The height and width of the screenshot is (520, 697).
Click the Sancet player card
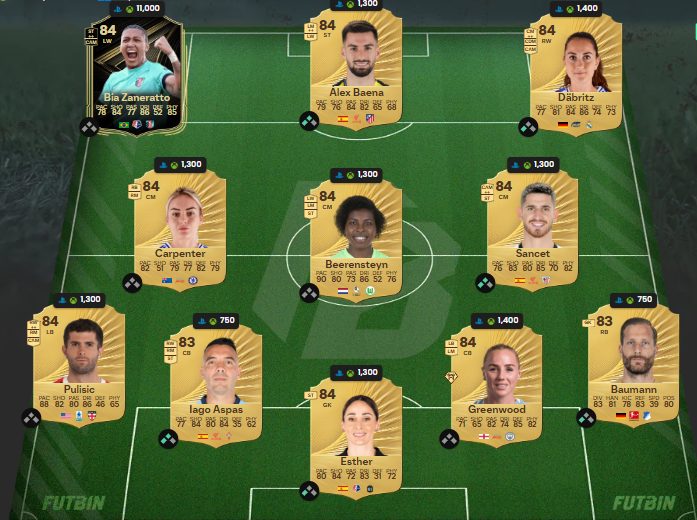coord(534,226)
